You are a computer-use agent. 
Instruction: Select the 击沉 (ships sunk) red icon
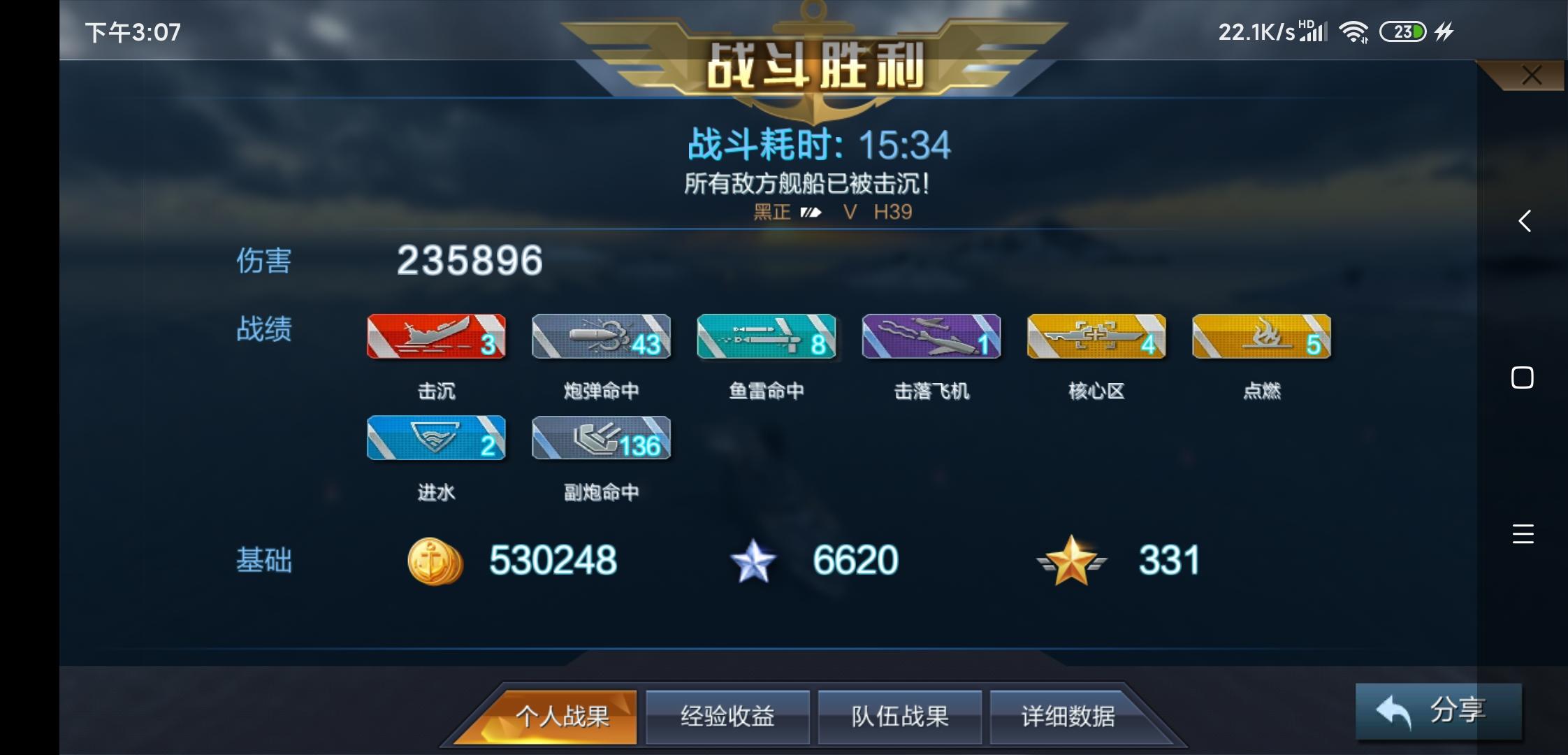tap(436, 336)
